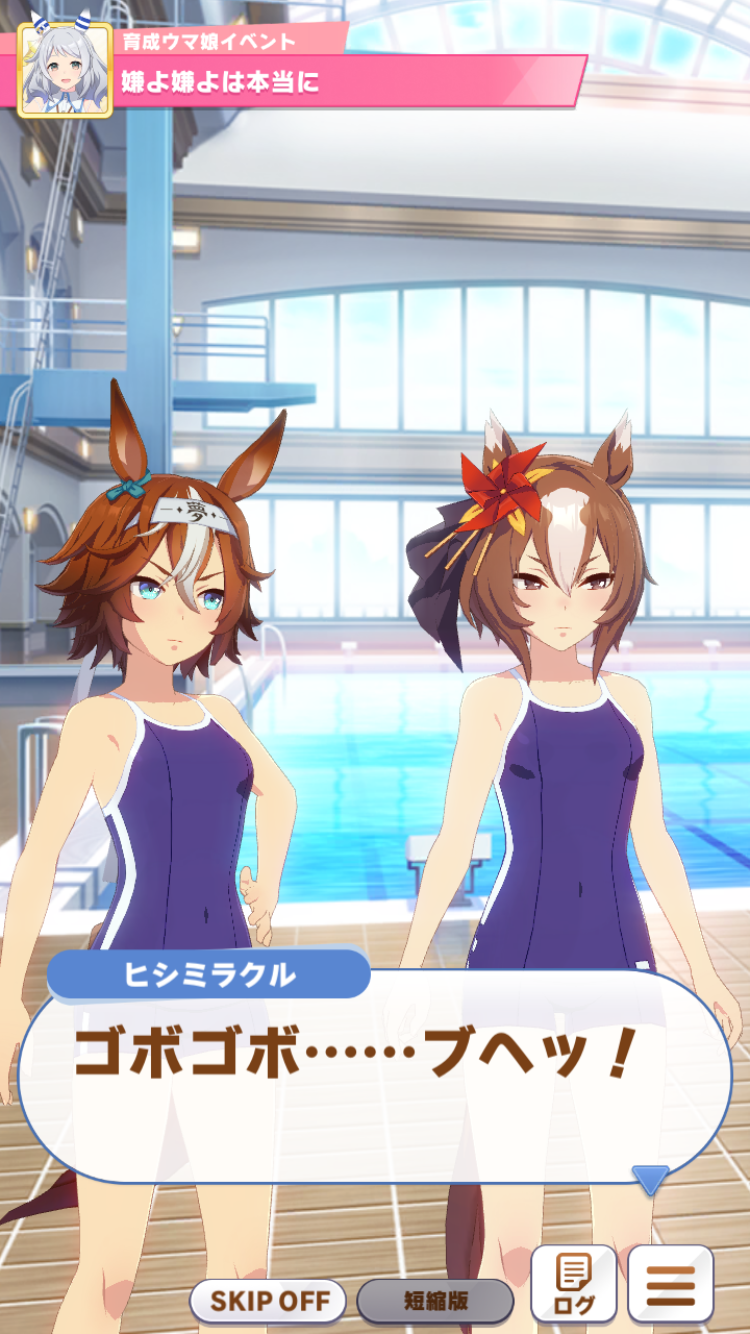The height and width of the screenshot is (1334, 750).
Task: Toggle the SKIP OFF button
Action: click(268, 1301)
